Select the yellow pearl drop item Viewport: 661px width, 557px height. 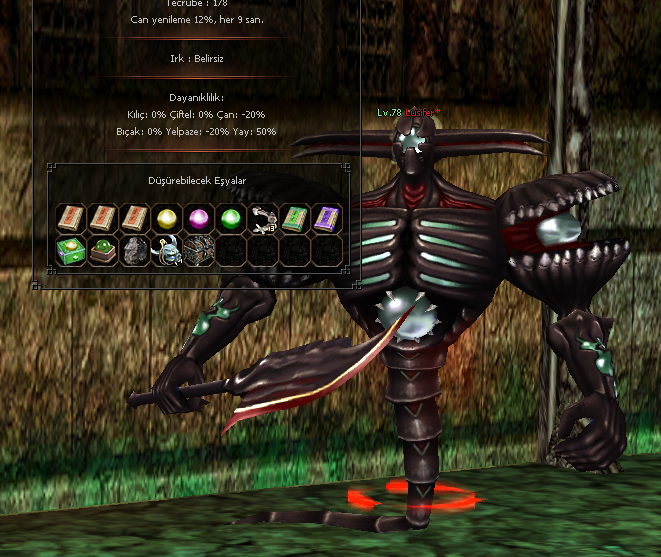click(x=167, y=218)
